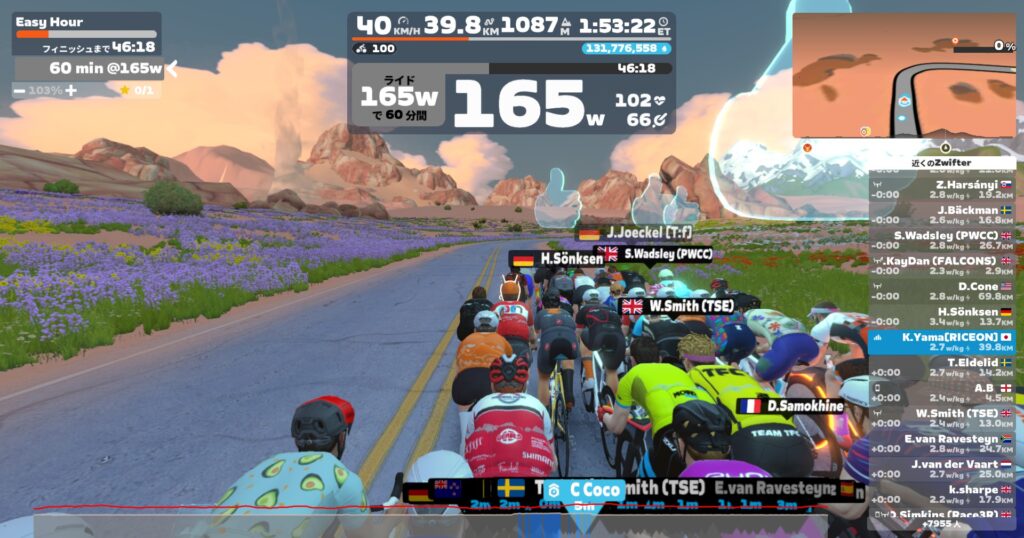Increase workout intensity with the plus button
Image resolution: width=1024 pixels, height=538 pixels.
(x=71, y=90)
